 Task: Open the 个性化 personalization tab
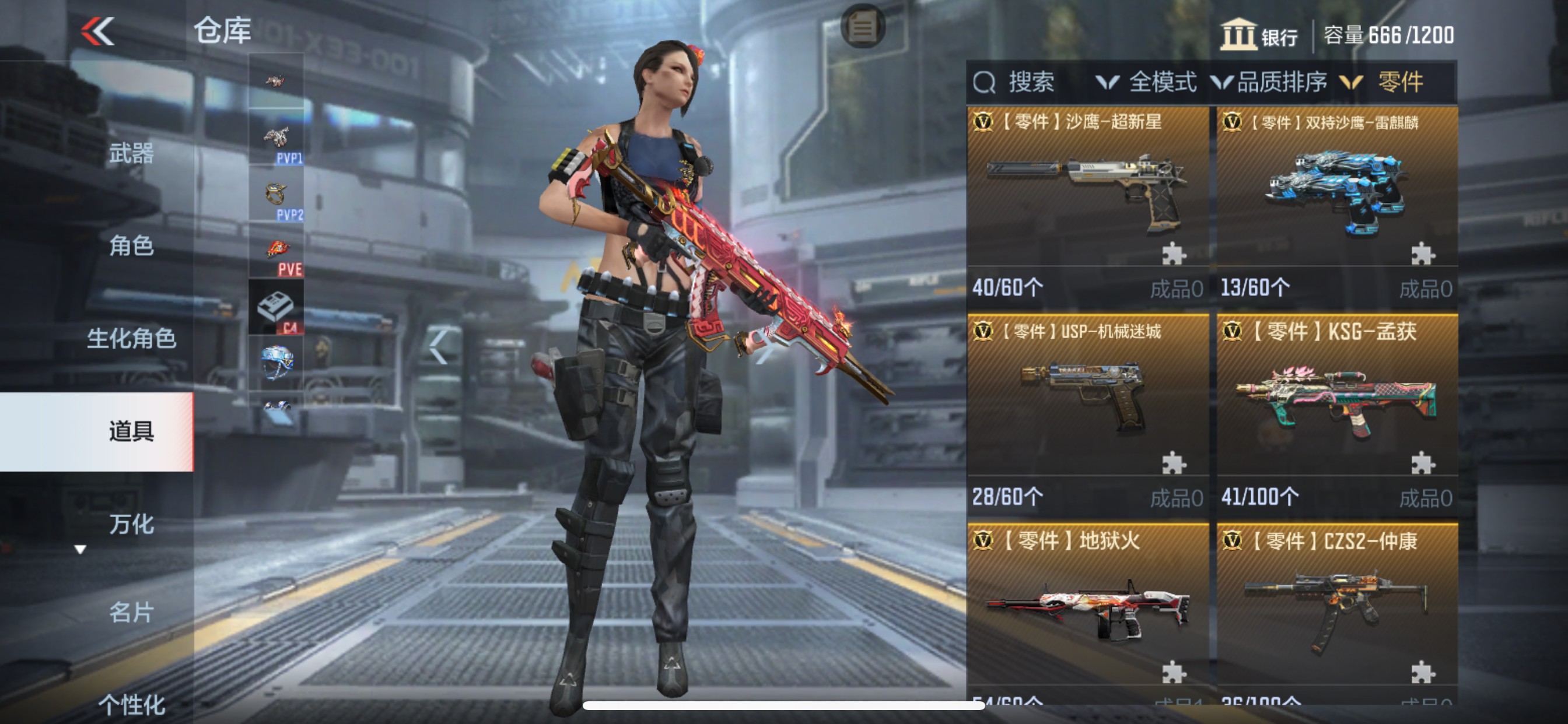(131, 705)
